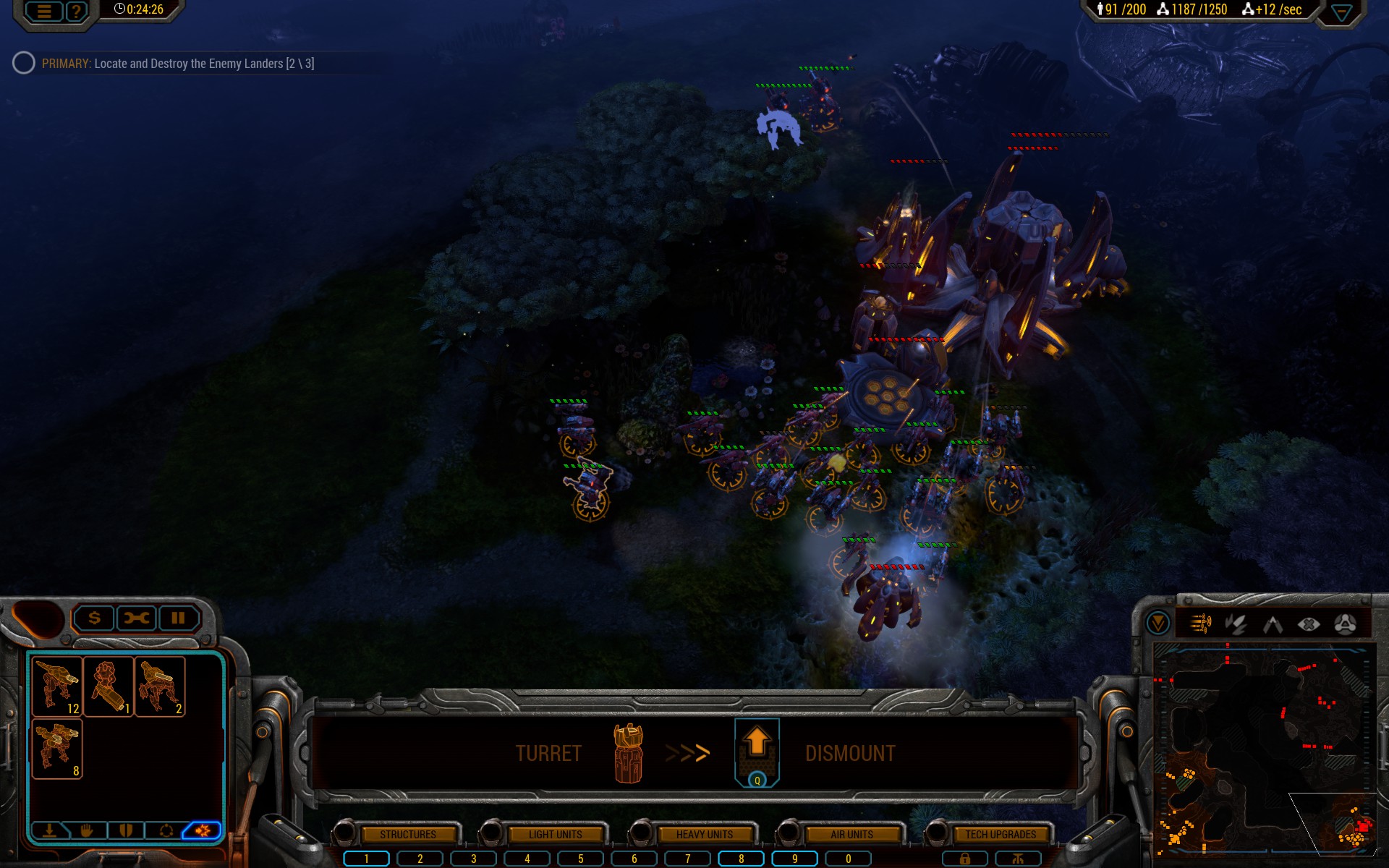The height and width of the screenshot is (868, 1389).
Task: Select control group 8
Action: tap(741, 859)
